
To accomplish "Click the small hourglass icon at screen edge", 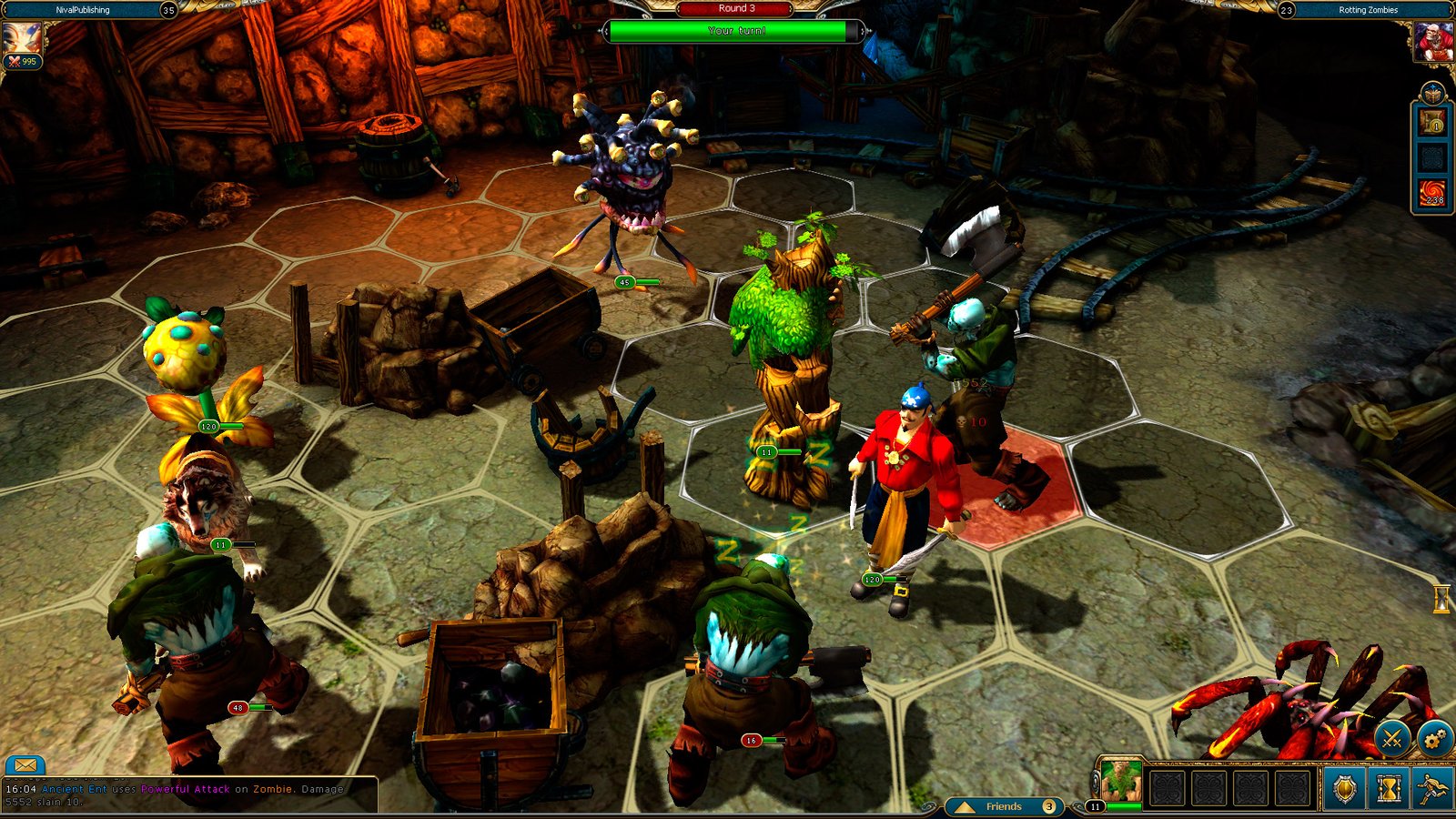I will coord(1441,599).
